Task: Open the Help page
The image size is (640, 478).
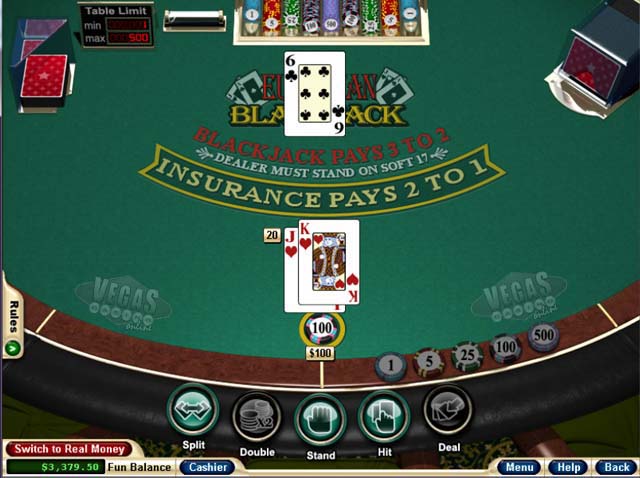Action: (569, 467)
